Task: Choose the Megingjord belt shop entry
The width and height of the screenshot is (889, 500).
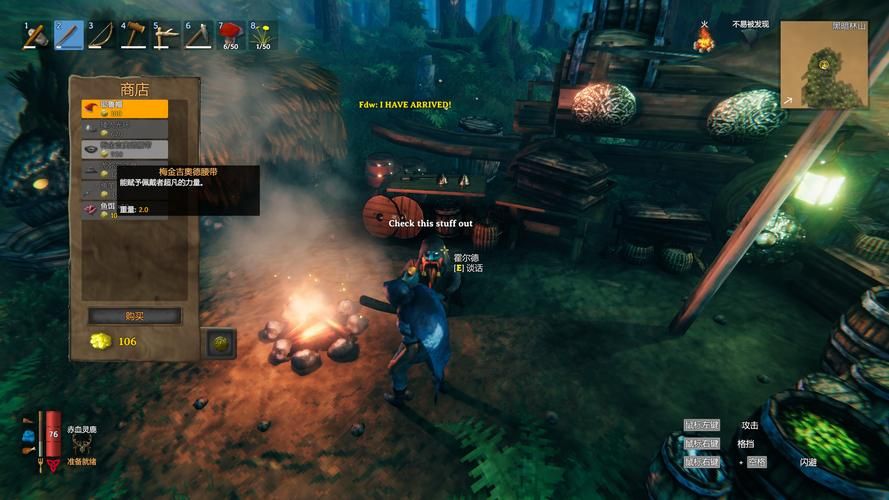Action: (125, 150)
